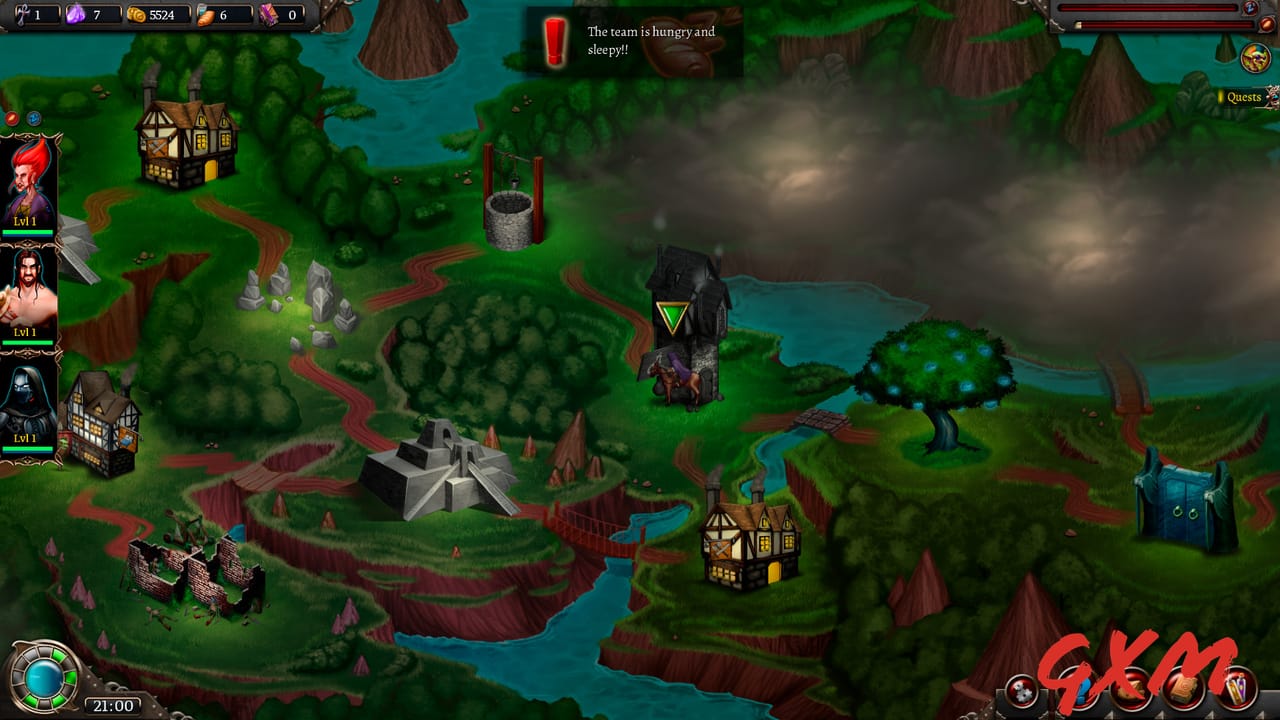Open the spellbook icon at bottom right
This screenshot has width=1280, height=720.
tap(1184, 690)
